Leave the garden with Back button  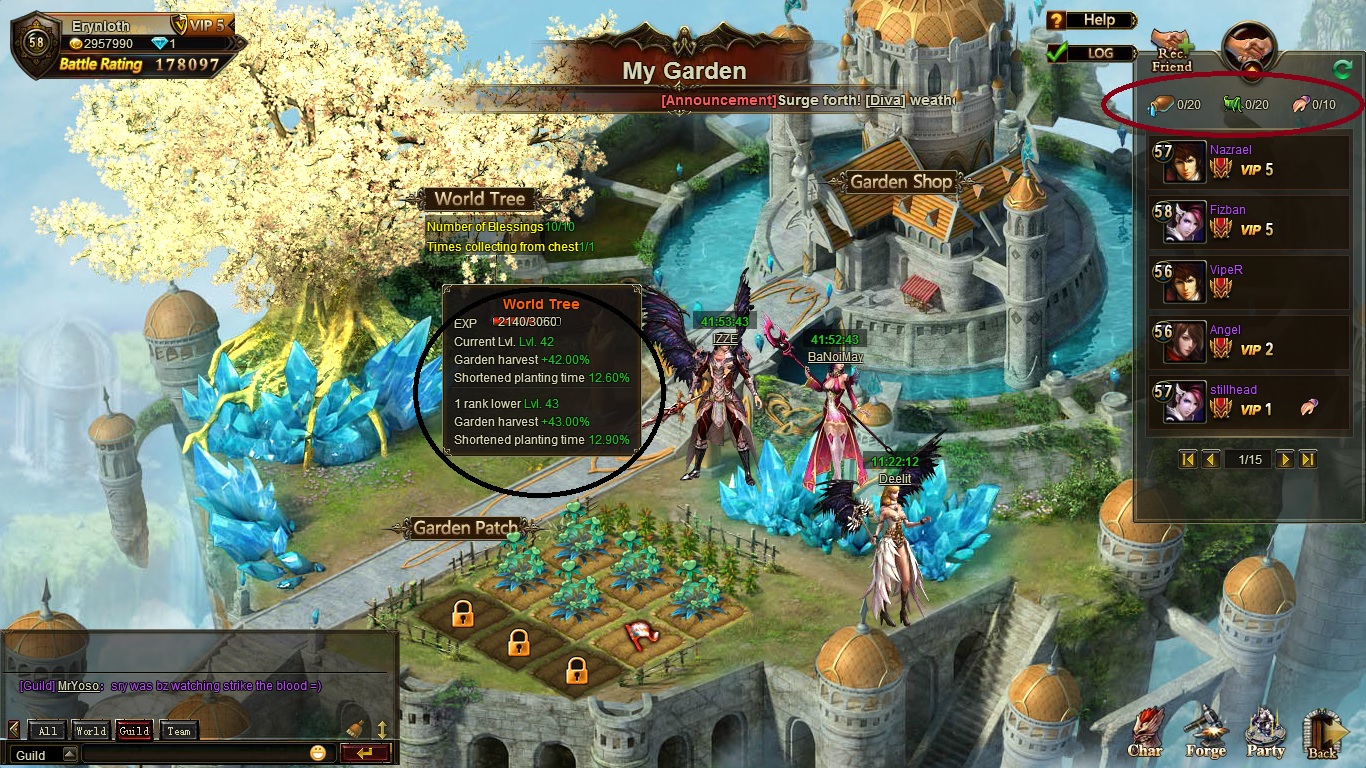click(x=1323, y=734)
